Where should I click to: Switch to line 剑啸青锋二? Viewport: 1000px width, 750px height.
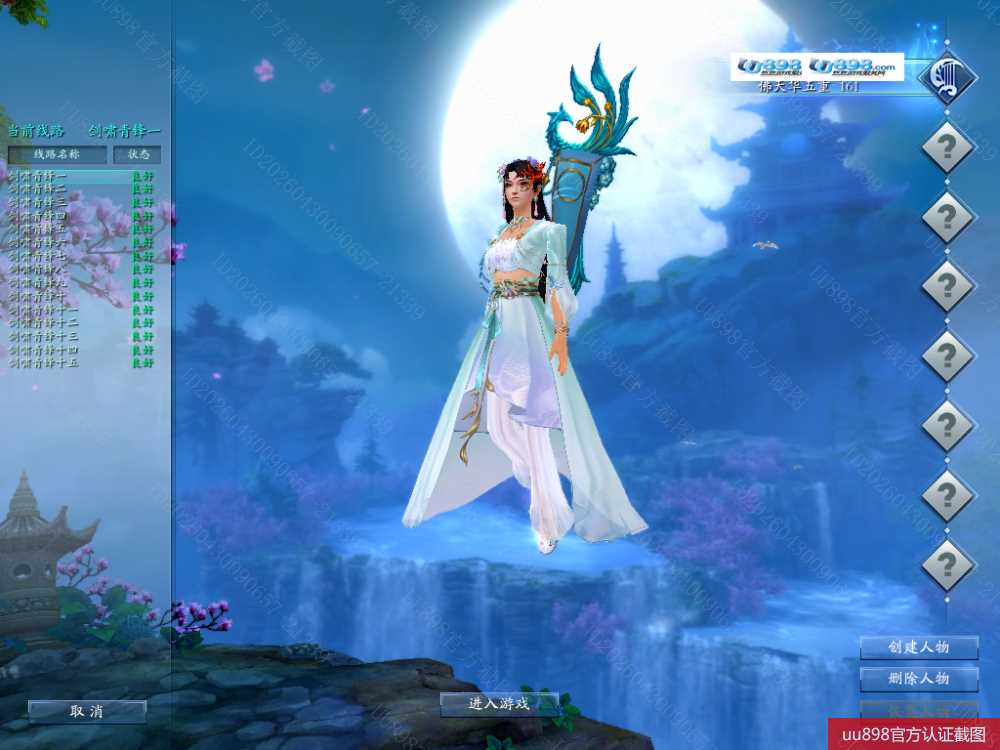click(x=40, y=189)
